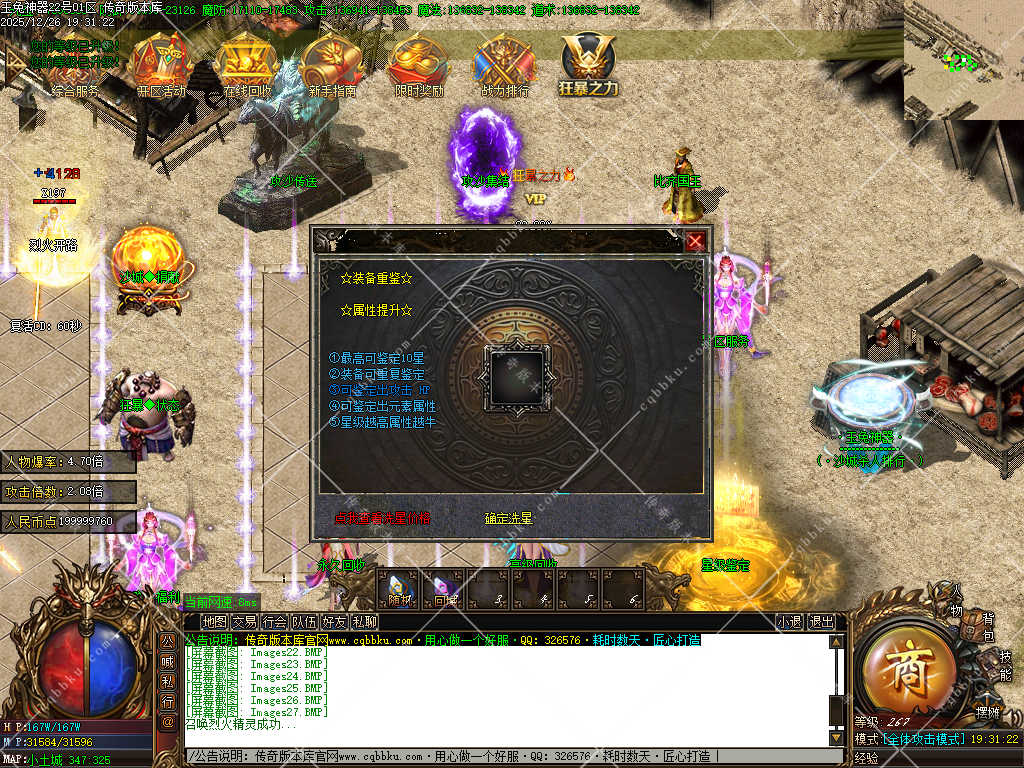Open the 好友 friends button
1024x768 pixels.
tap(336, 621)
